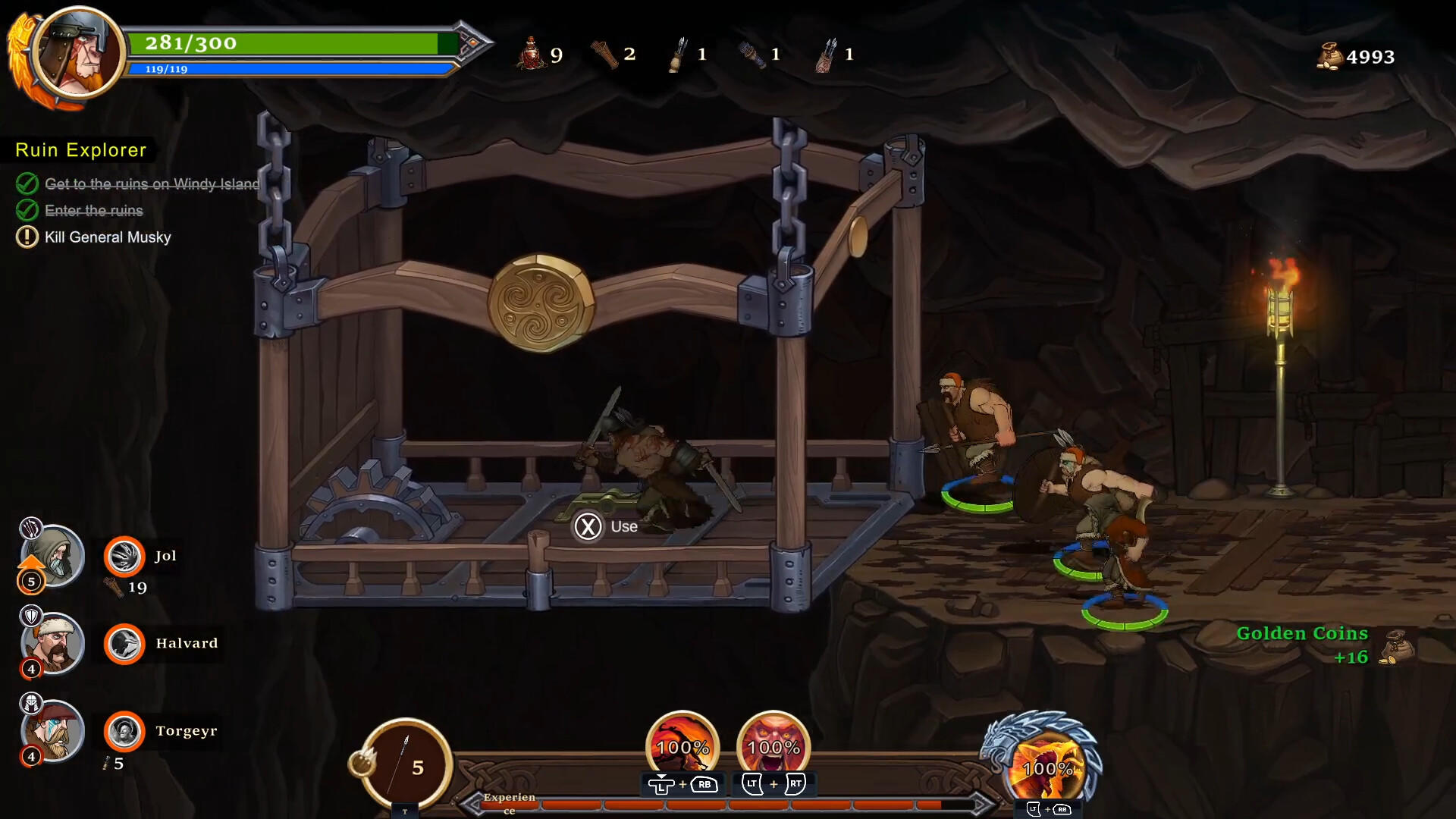Expand Jol's level 5 upgrade arrow
This screenshot has height=819, width=1456.
click(x=31, y=563)
